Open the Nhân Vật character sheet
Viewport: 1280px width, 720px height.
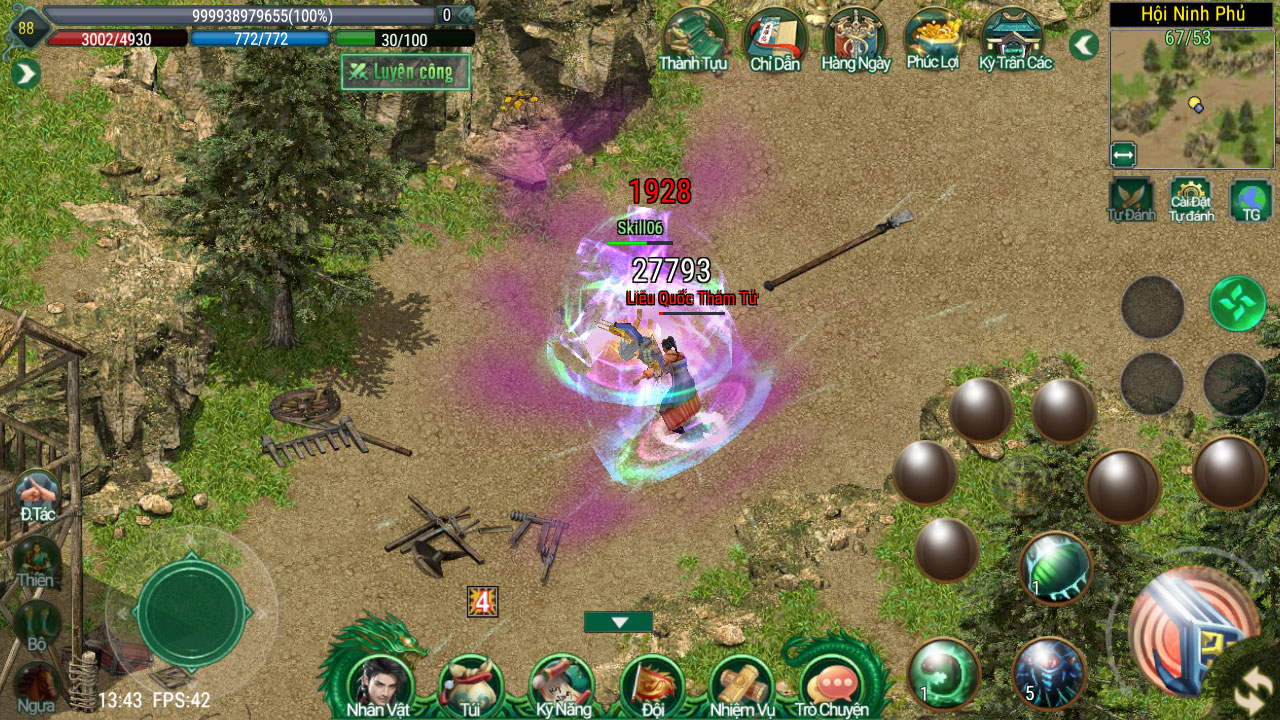pos(379,685)
